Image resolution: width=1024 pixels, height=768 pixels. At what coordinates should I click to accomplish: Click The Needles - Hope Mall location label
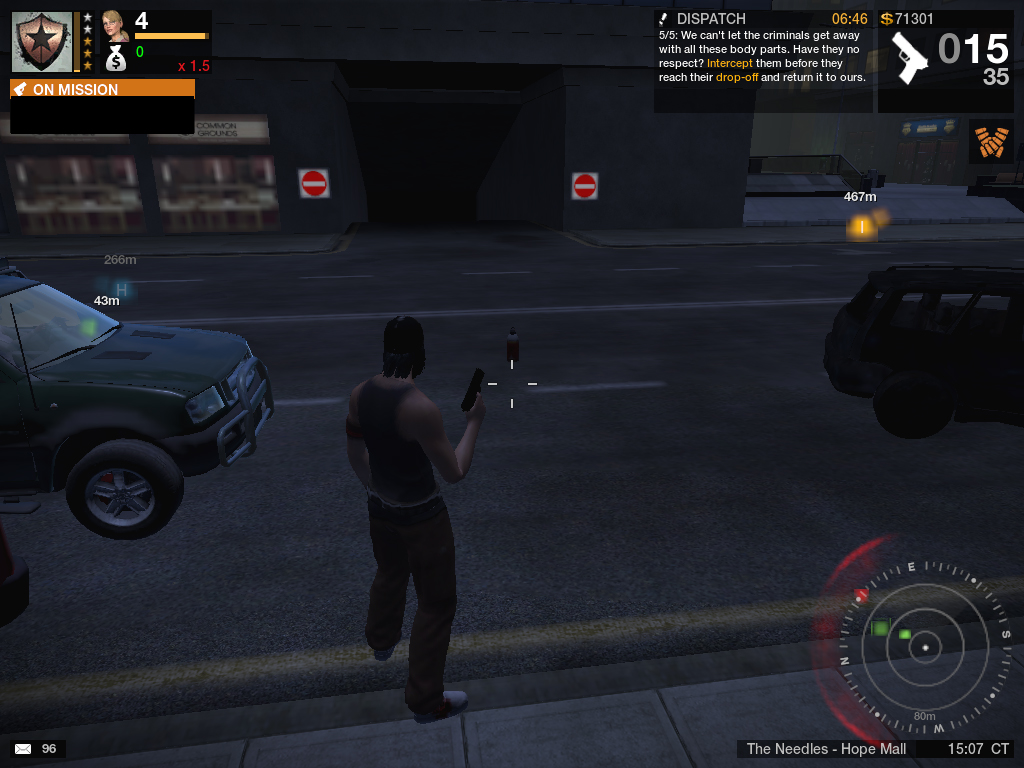826,749
